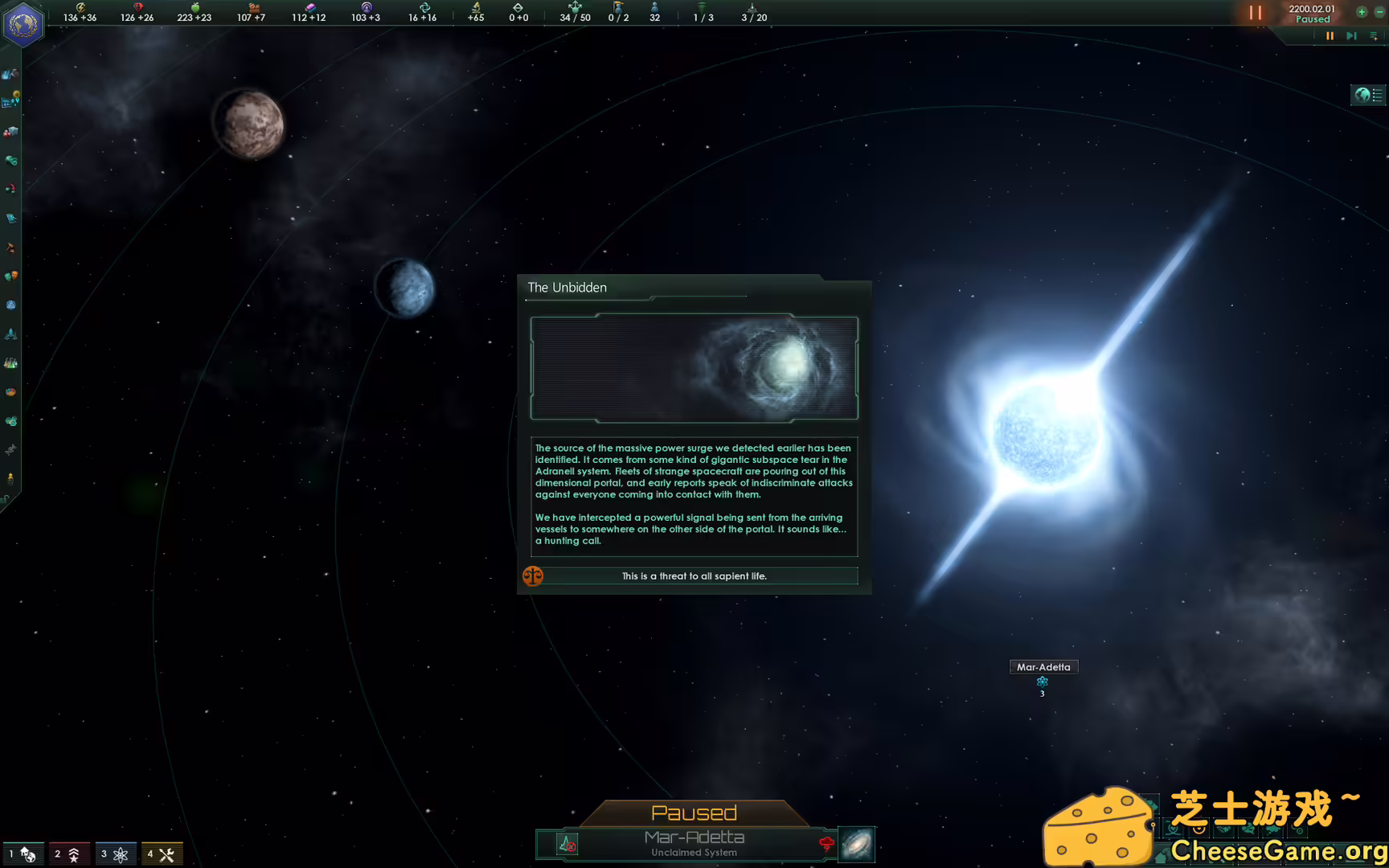This screenshot has width=1389, height=868.
Task: Click the Unbidden portal event illustration
Action: [x=694, y=369]
